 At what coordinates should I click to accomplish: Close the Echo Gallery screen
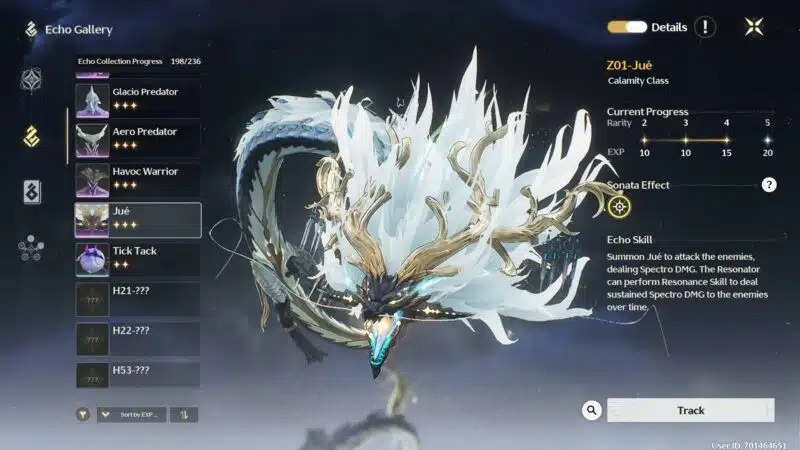coord(754,27)
